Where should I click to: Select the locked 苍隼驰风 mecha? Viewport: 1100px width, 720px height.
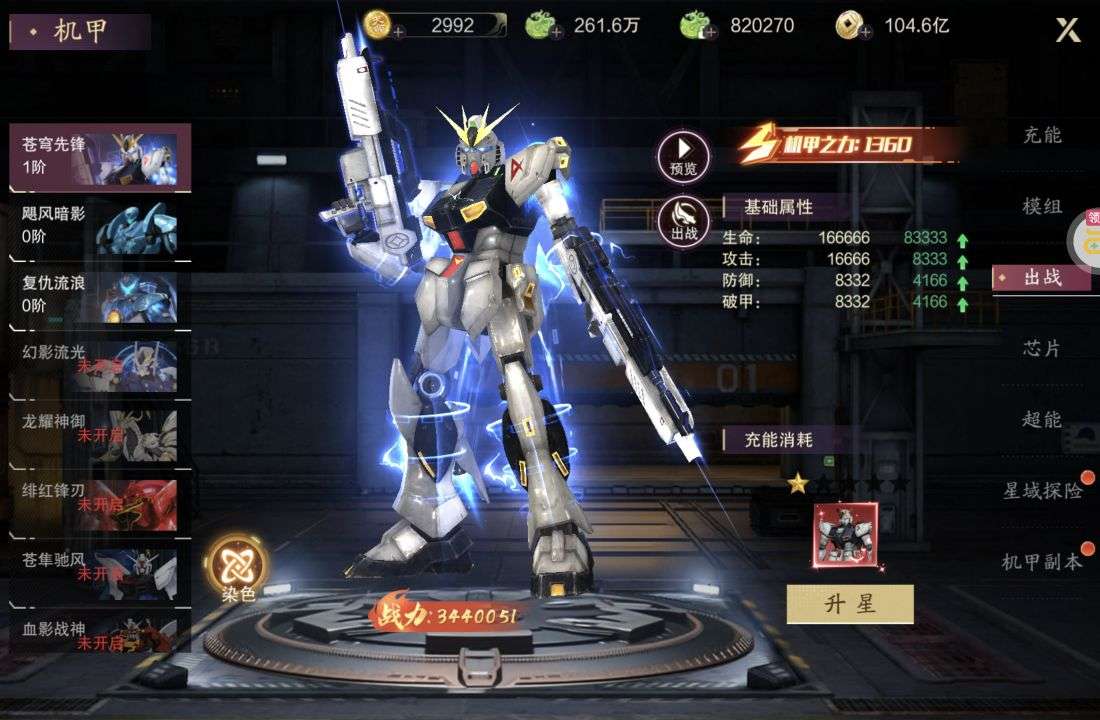[99, 572]
